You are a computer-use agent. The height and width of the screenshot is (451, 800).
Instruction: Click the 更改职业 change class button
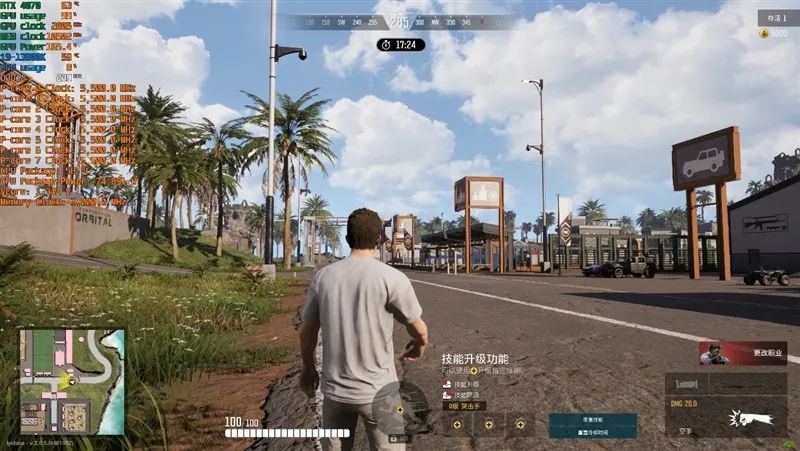point(743,353)
